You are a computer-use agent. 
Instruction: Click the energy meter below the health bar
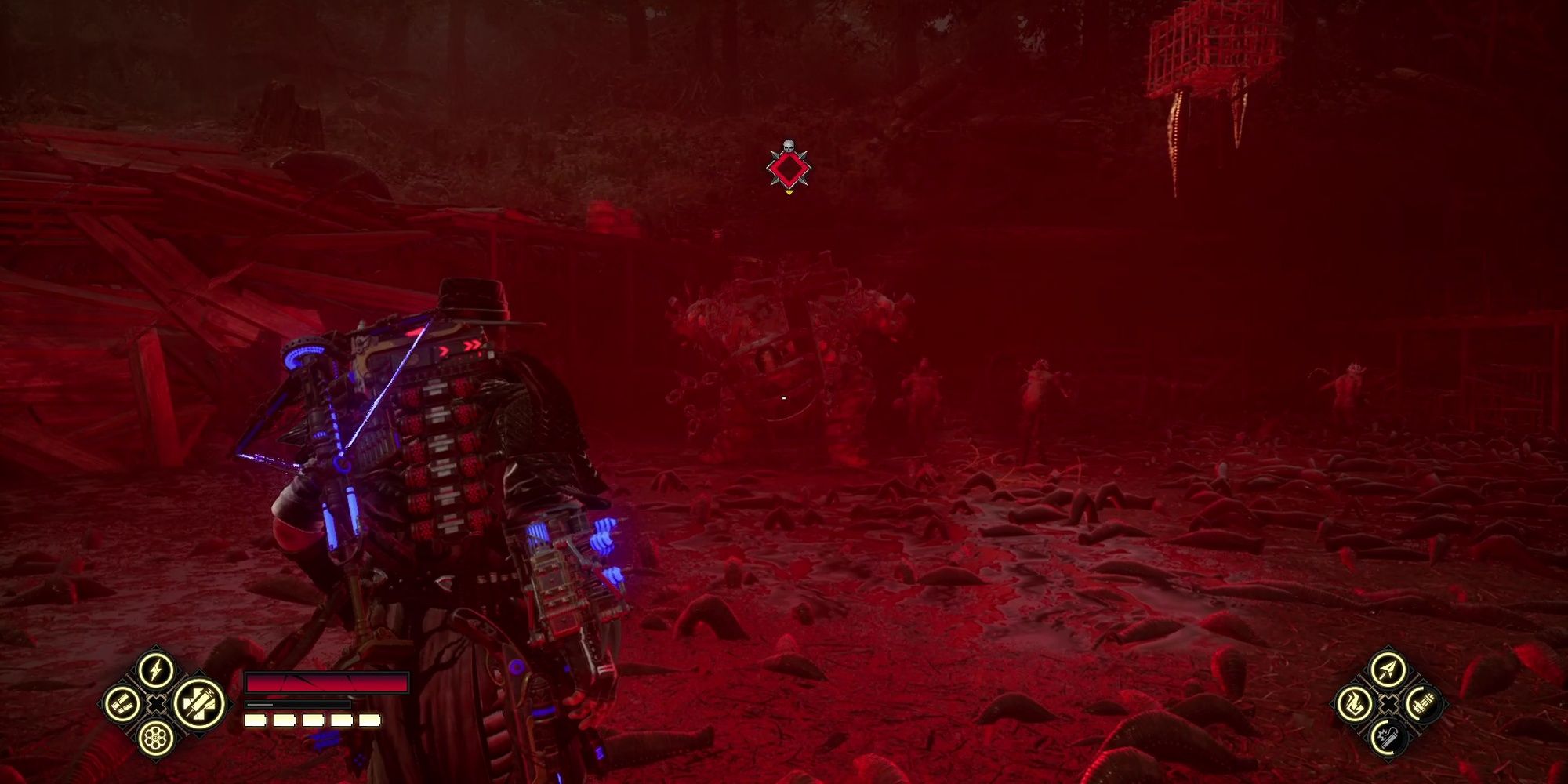click(297, 704)
